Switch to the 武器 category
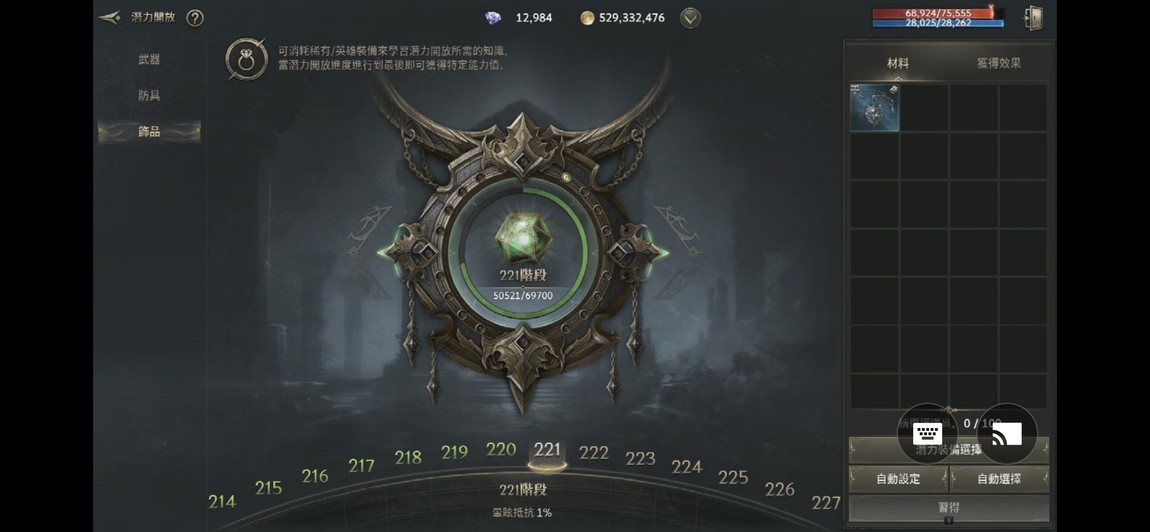The height and width of the screenshot is (532, 1150). pos(149,60)
